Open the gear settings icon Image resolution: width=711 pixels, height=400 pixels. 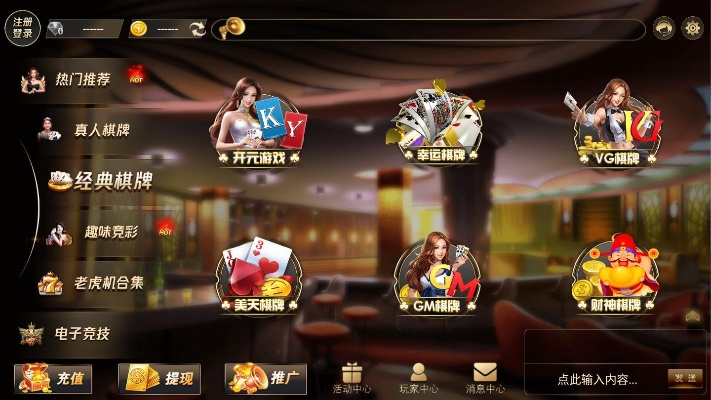[692, 28]
